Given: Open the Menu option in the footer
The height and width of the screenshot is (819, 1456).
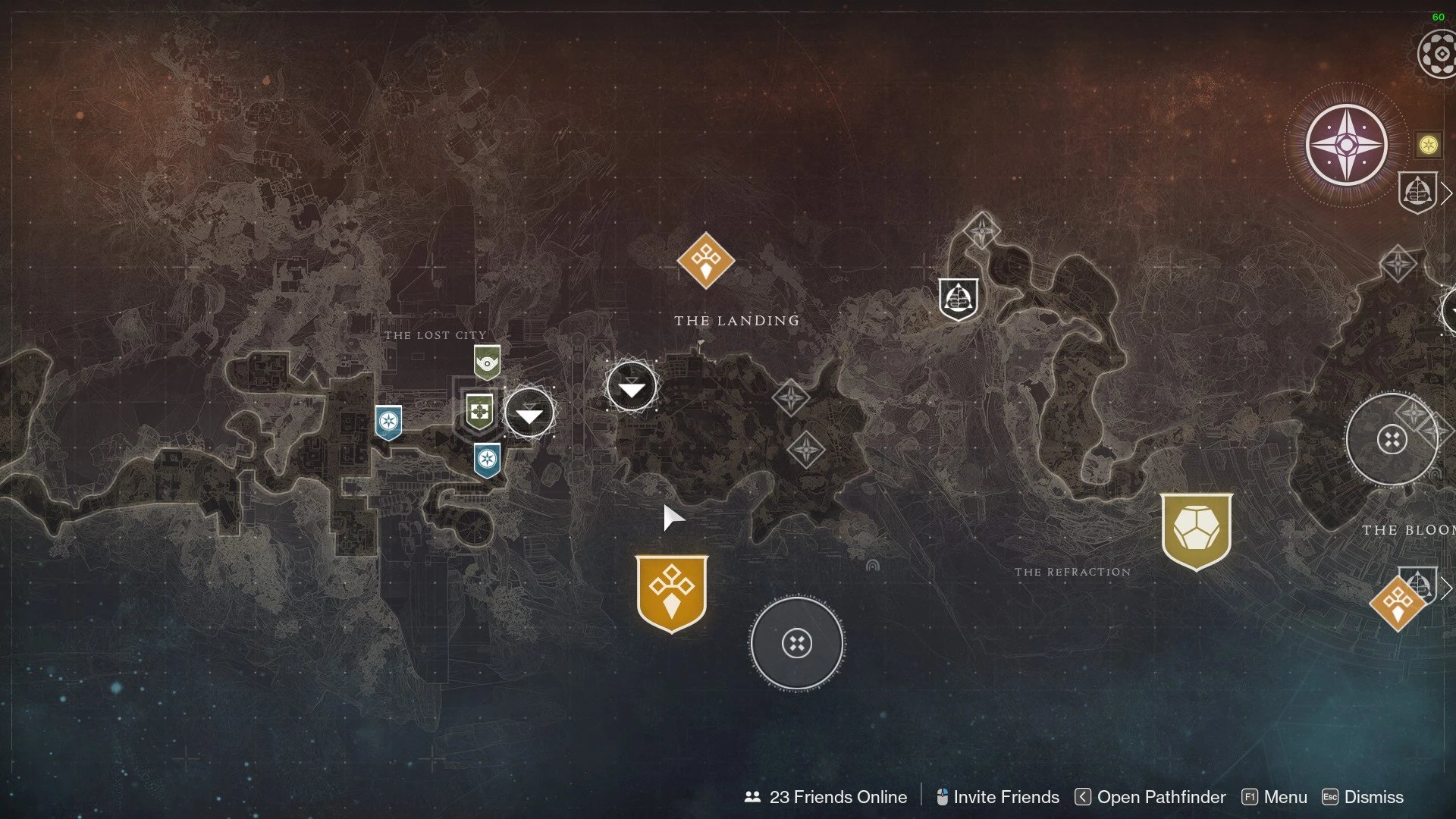Looking at the screenshot, I should tap(1275, 797).
